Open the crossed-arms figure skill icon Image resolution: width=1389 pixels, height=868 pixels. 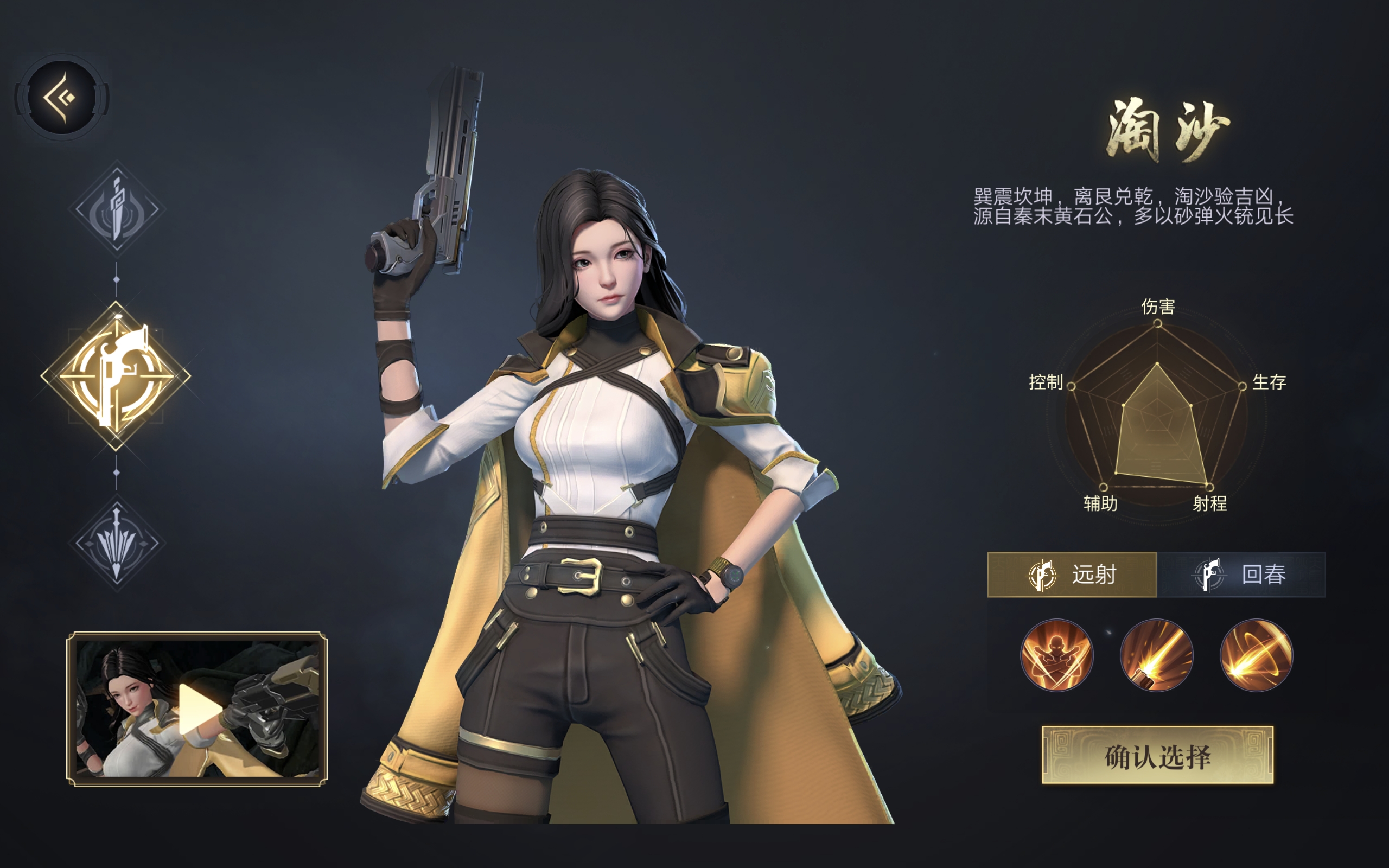[x=1058, y=656]
